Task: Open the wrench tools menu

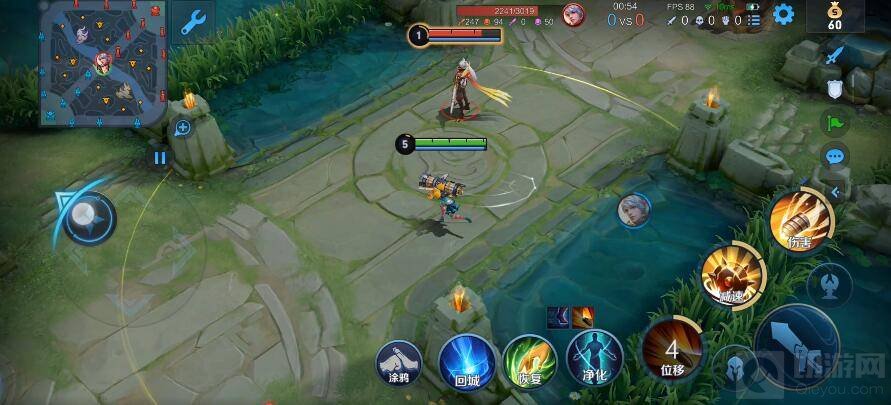Action: pyautogui.click(x=193, y=21)
